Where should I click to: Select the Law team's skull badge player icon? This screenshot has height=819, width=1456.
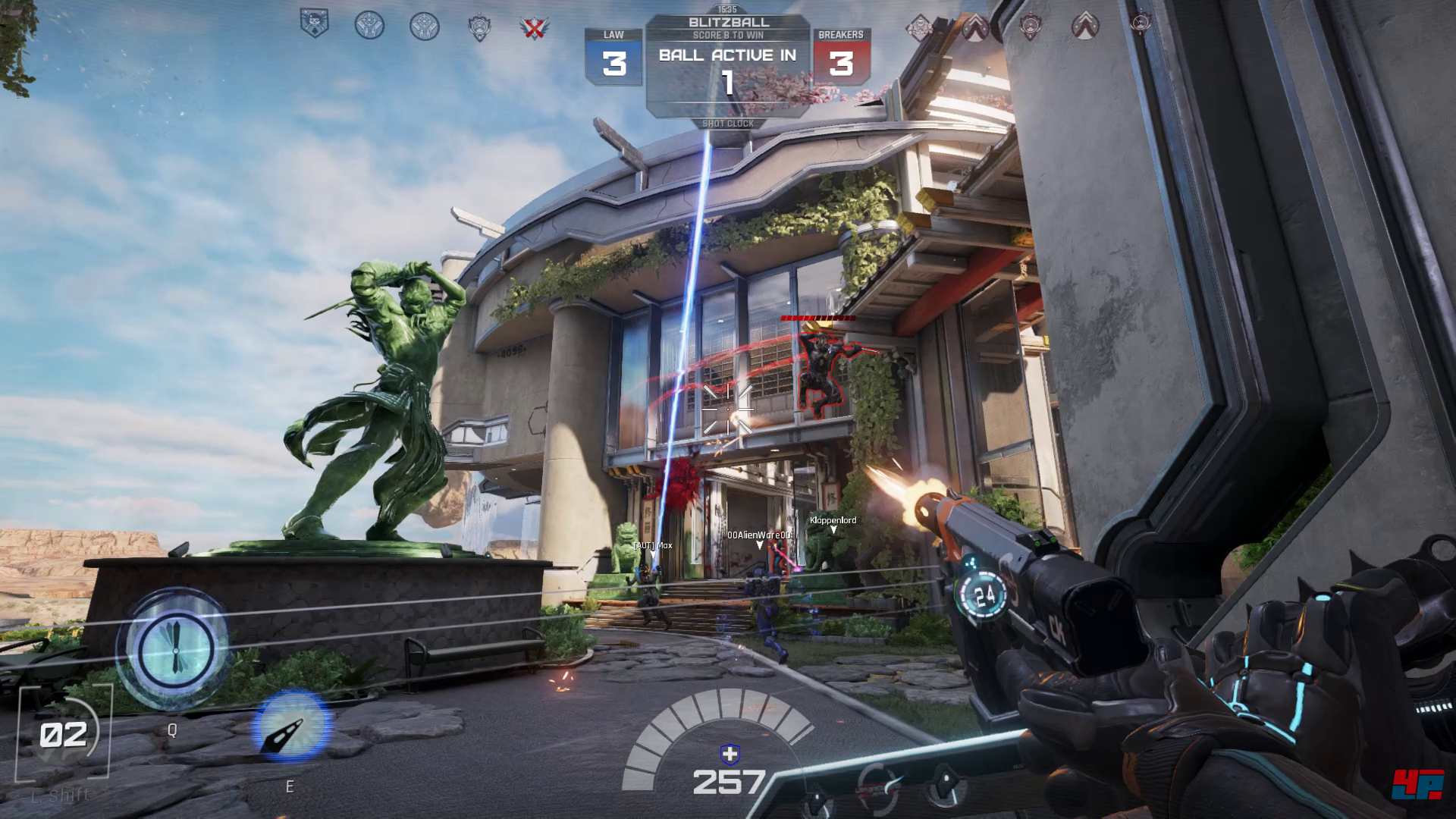tap(314, 24)
